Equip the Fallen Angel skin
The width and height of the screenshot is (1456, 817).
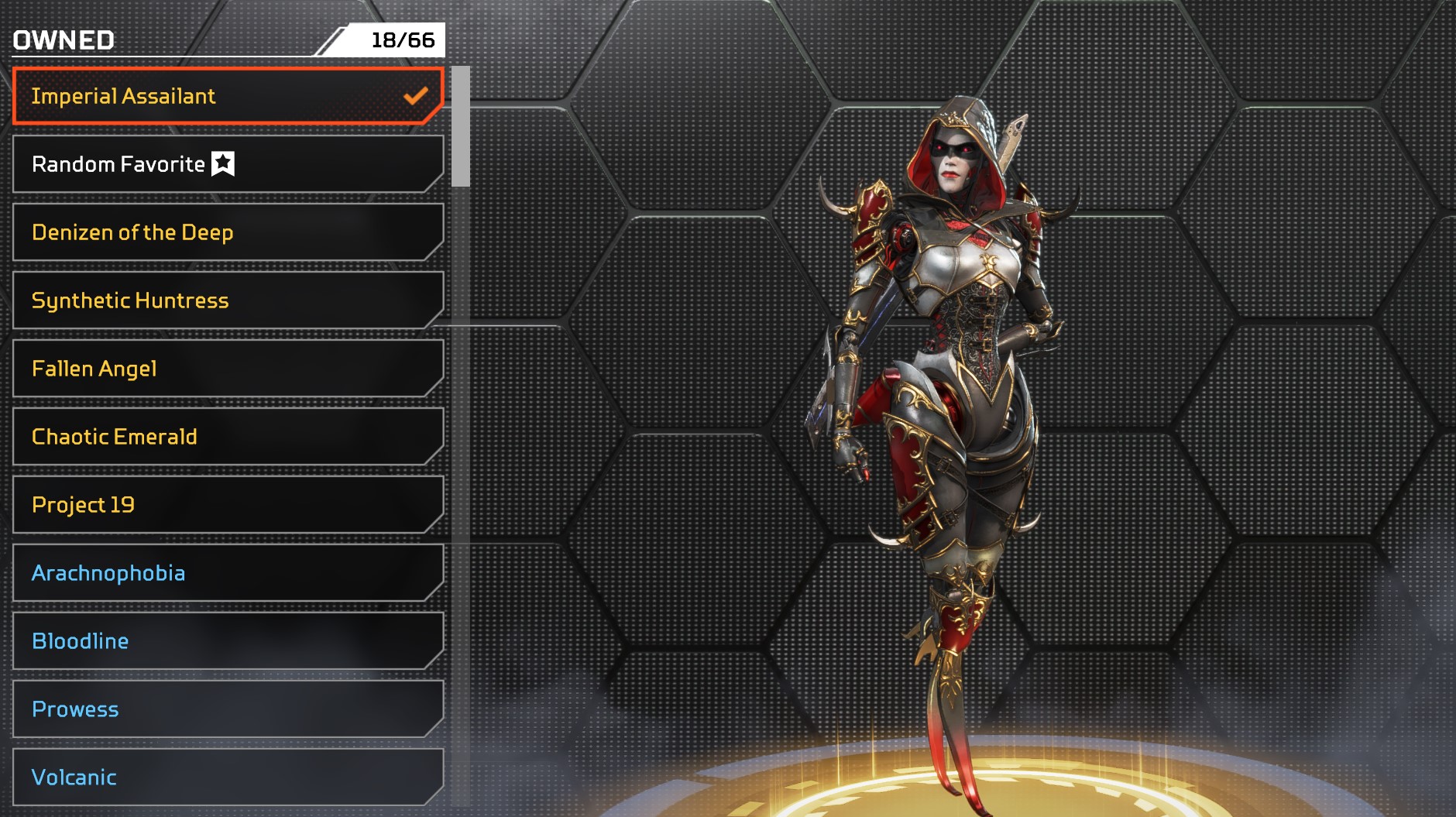228,369
